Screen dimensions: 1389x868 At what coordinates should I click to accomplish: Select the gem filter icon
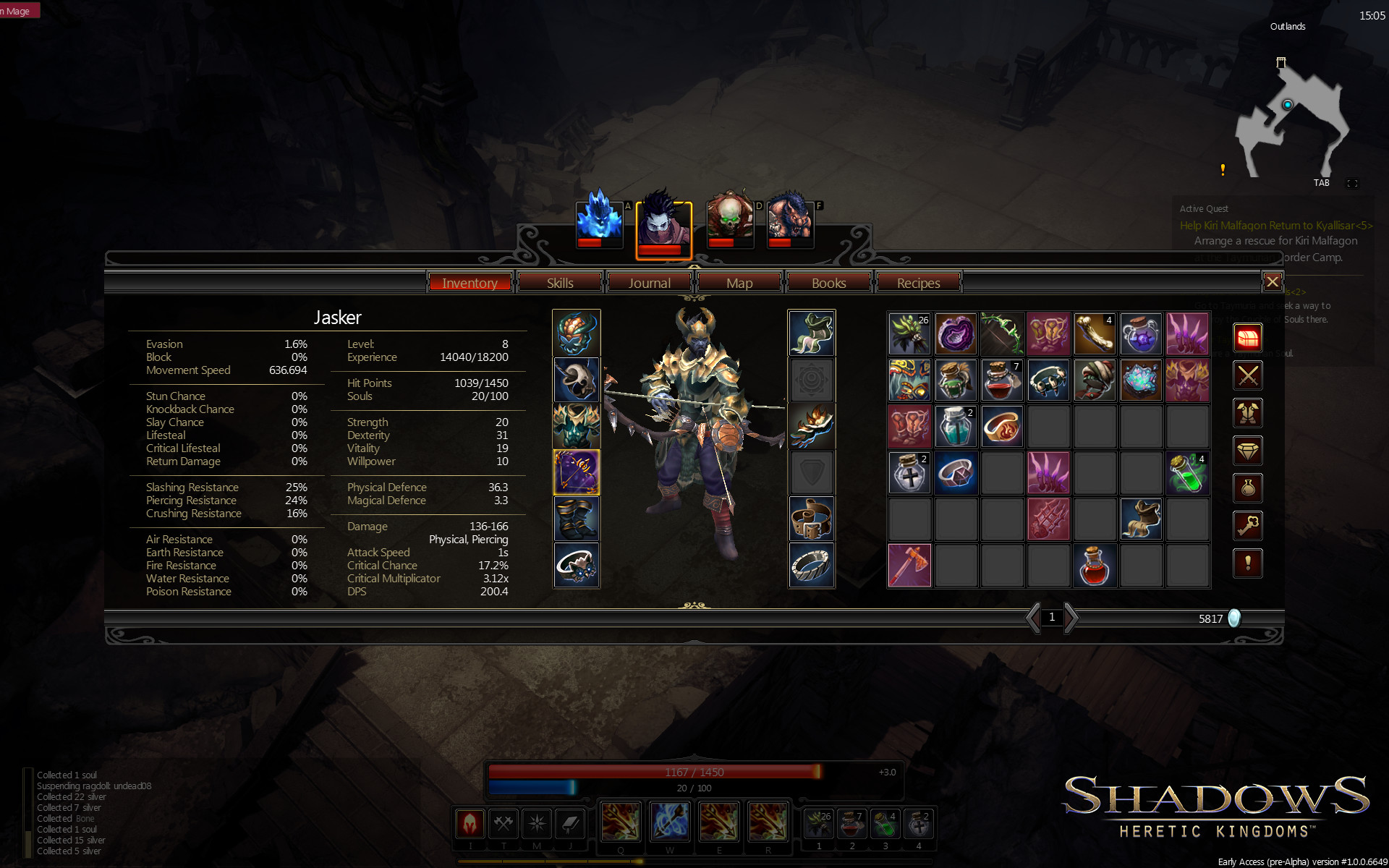[1248, 451]
